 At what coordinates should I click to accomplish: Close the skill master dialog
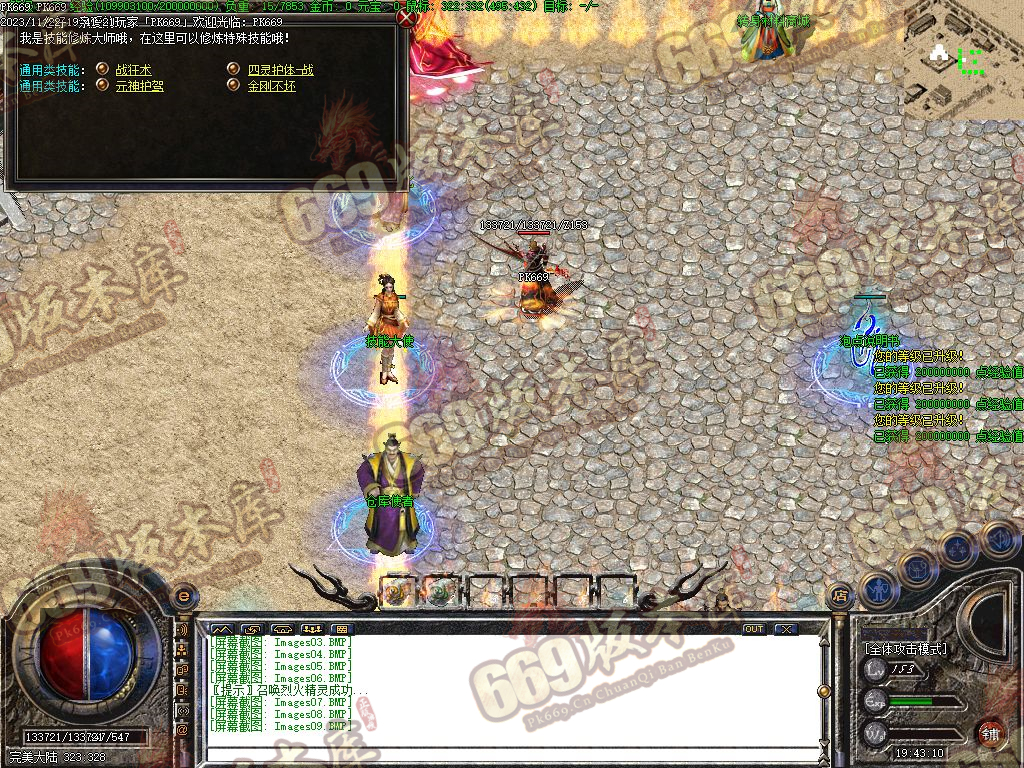pyautogui.click(x=405, y=17)
